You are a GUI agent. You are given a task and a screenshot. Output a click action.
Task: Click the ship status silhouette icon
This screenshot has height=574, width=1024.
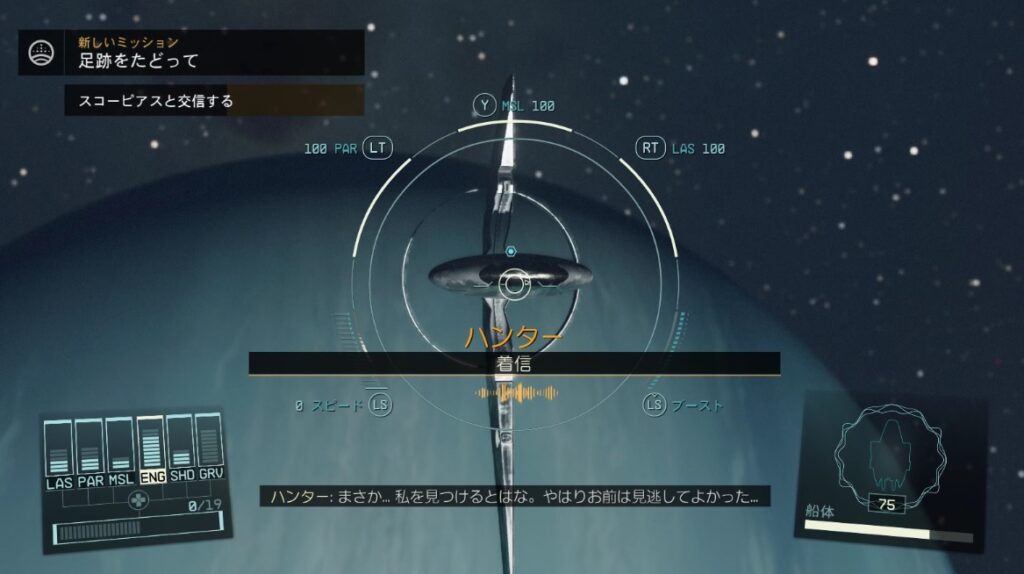tap(889, 456)
